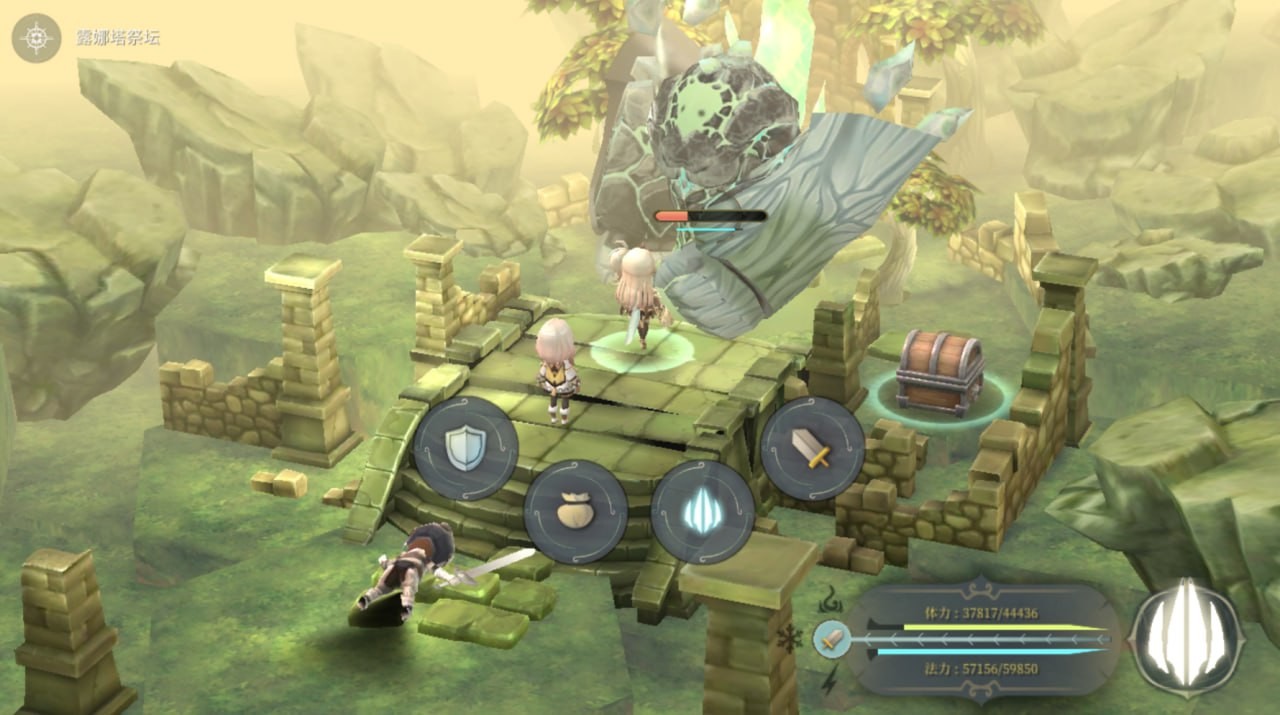Image resolution: width=1280 pixels, height=715 pixels.
Task: Select the sword attack command
Action: pyautogui.click(x=812, y=447)
